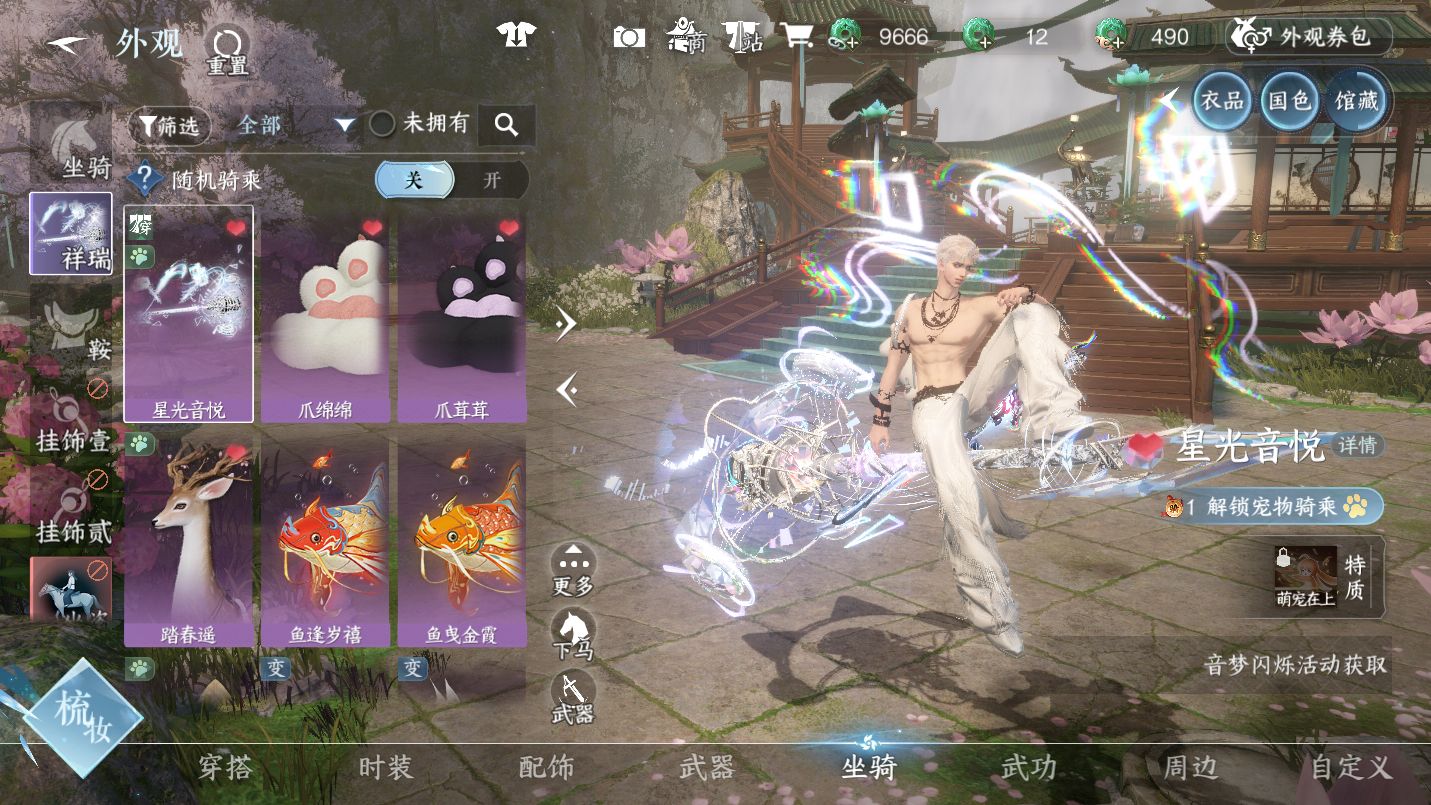This screenshot has width=1431, height=805.
Task: Select the 爪绵绵 mount card
Action: pyautogui.click(x=325, y=315)
